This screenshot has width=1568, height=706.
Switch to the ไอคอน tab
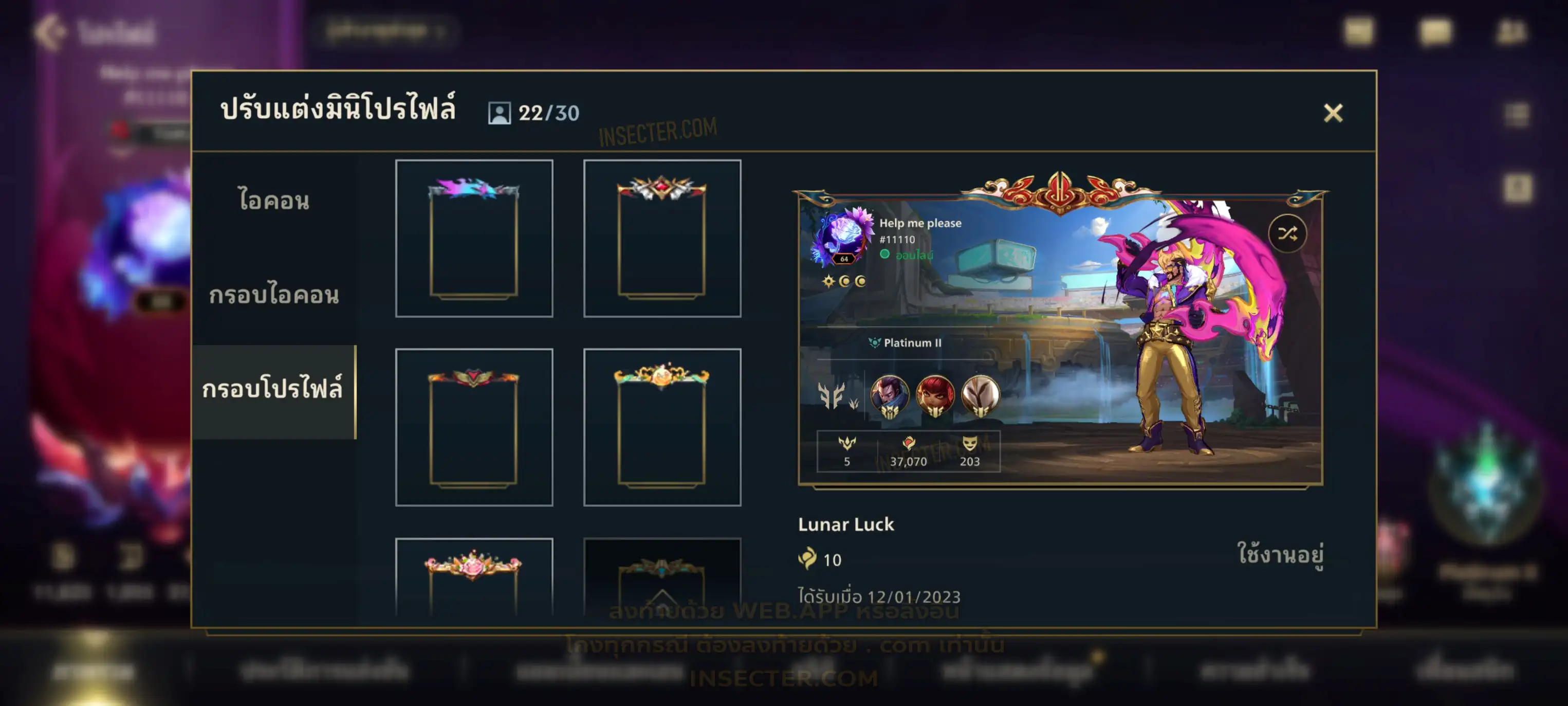[274, 201]
